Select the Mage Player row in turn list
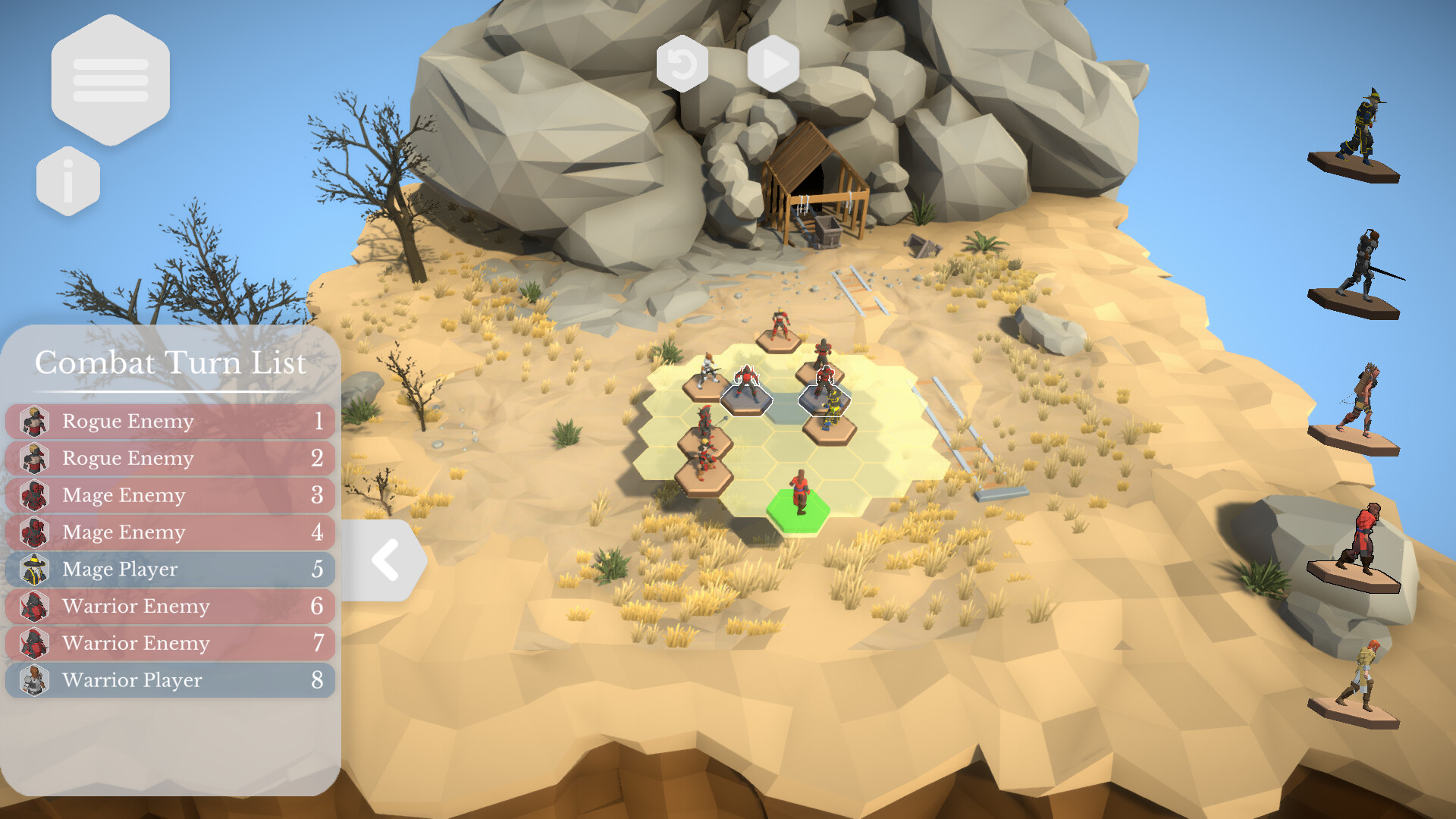 click(x=167, y=570)
